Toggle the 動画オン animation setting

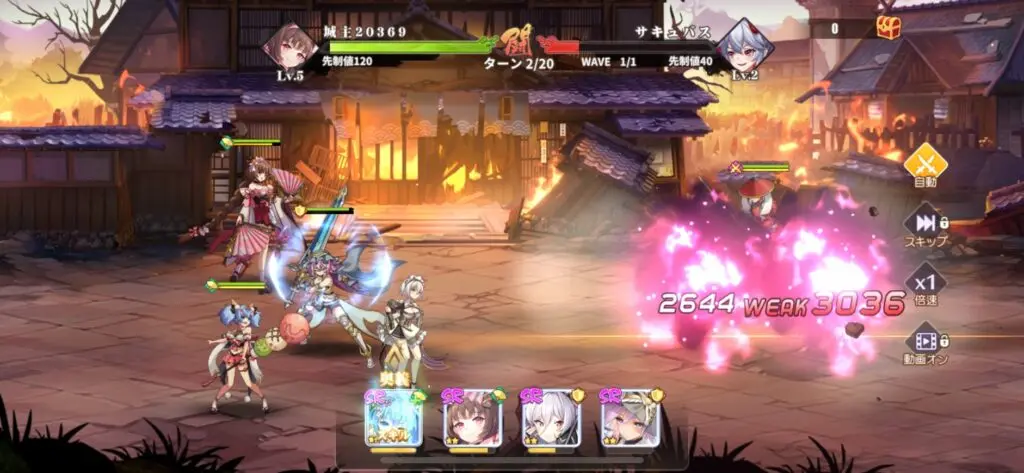pos(925,342)
